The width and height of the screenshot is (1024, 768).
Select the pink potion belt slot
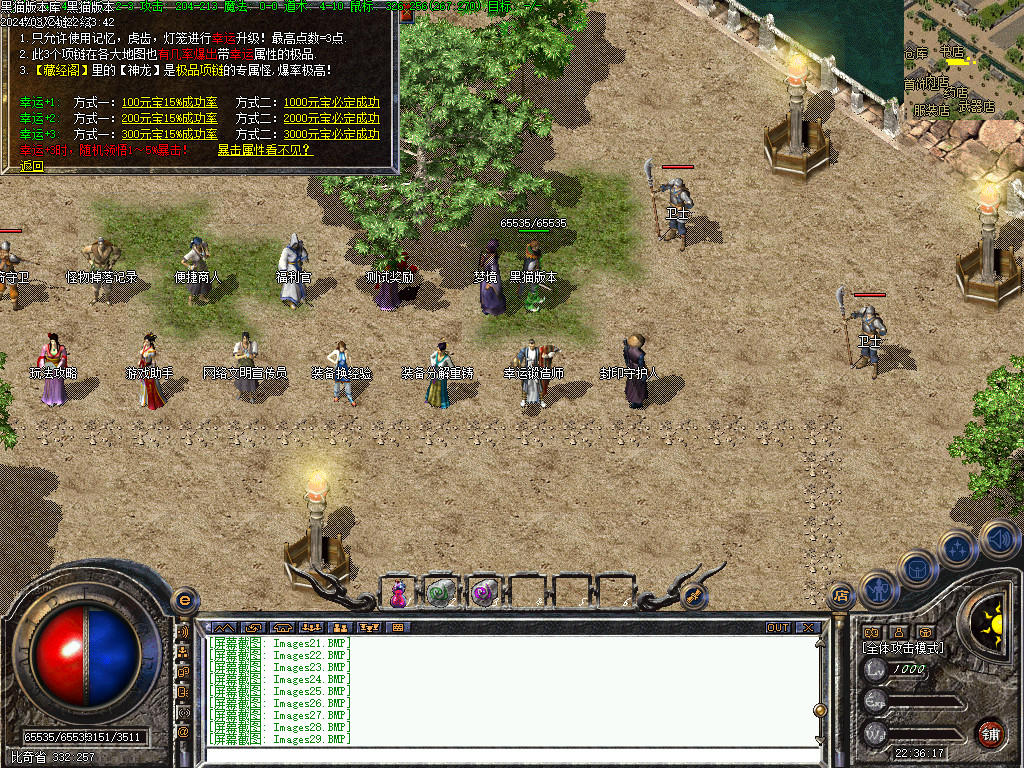398,592
